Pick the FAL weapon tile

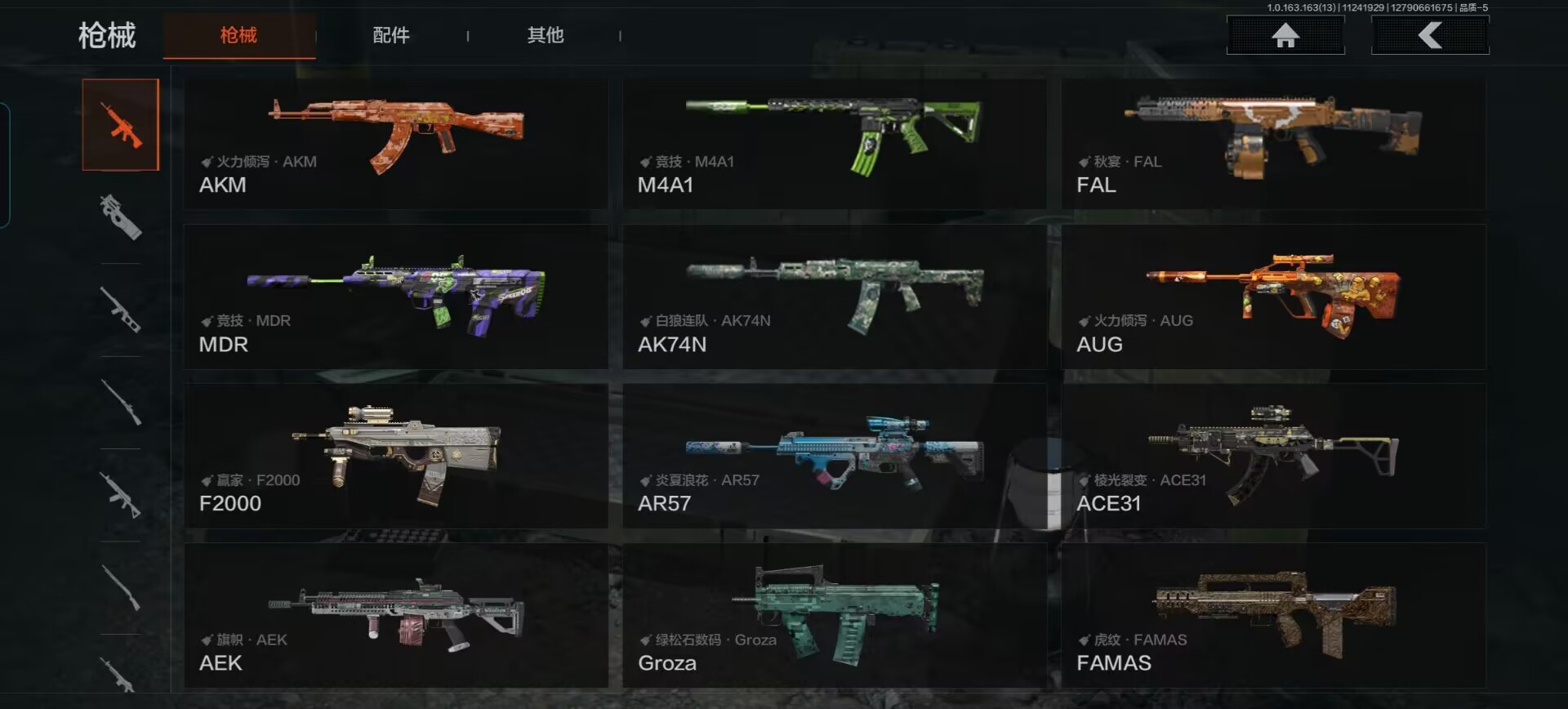pos(1273,143)
